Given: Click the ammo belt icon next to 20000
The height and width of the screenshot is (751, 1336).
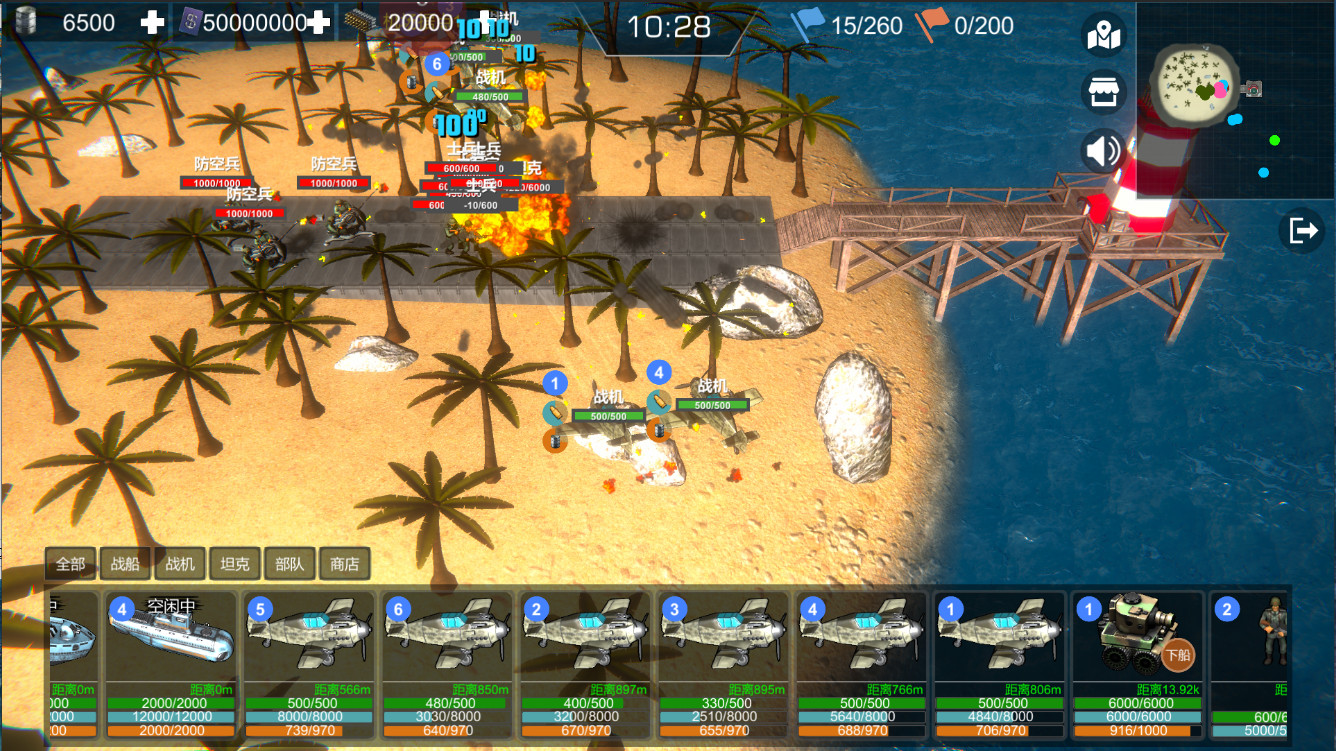Looking at the screenshot, I should coord(358,21).
